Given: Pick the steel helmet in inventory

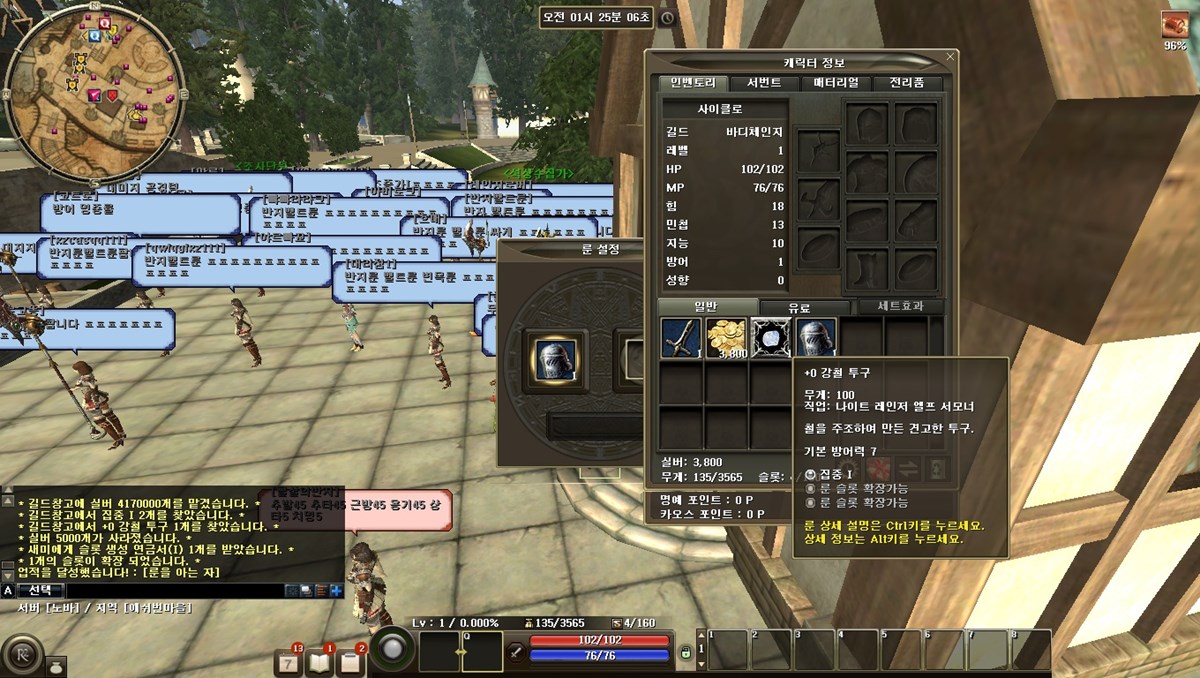Looking at the screenshot, I should [x=816, y=338].
